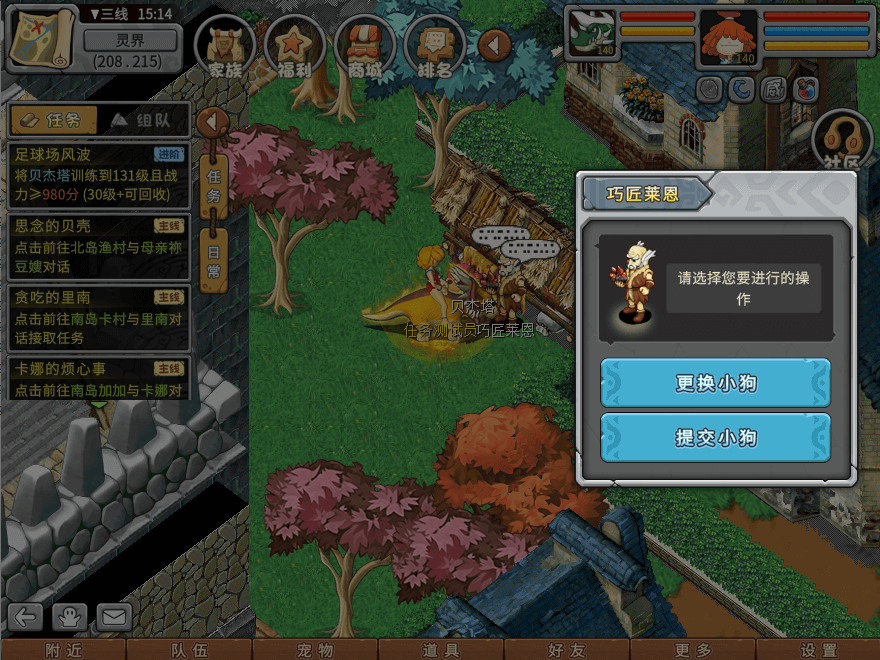Open the 社区 community button
The image size is (880, 660).
842,142
